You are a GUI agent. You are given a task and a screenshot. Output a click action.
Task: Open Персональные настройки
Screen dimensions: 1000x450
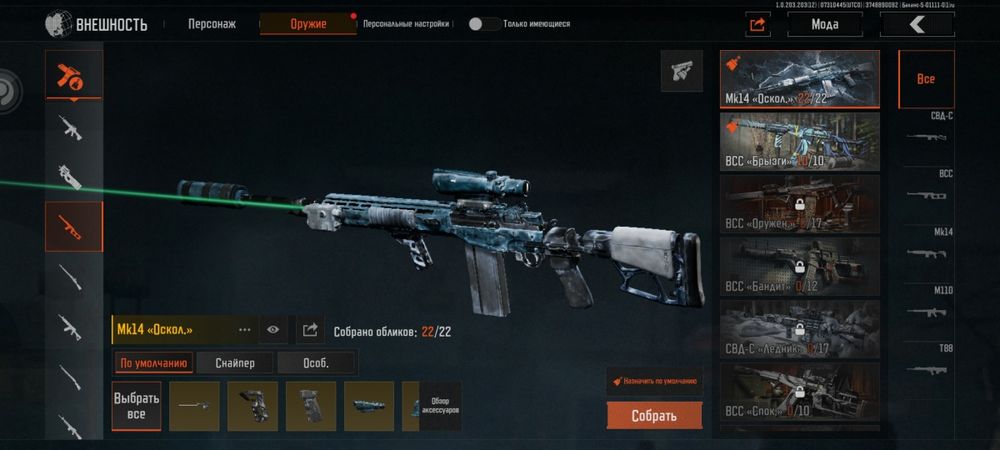point(405,23)
